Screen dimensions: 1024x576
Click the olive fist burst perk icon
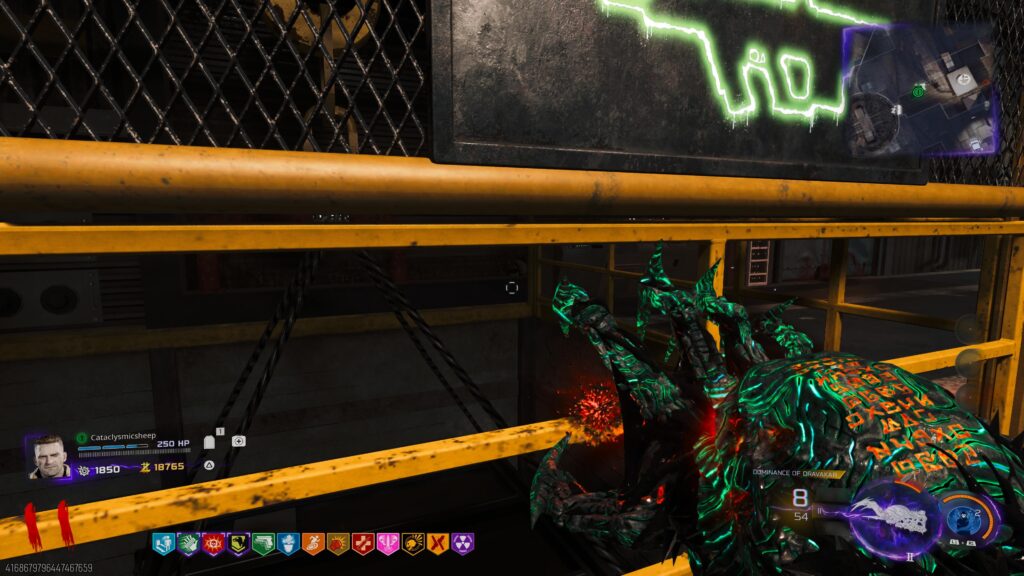(338, 544)
